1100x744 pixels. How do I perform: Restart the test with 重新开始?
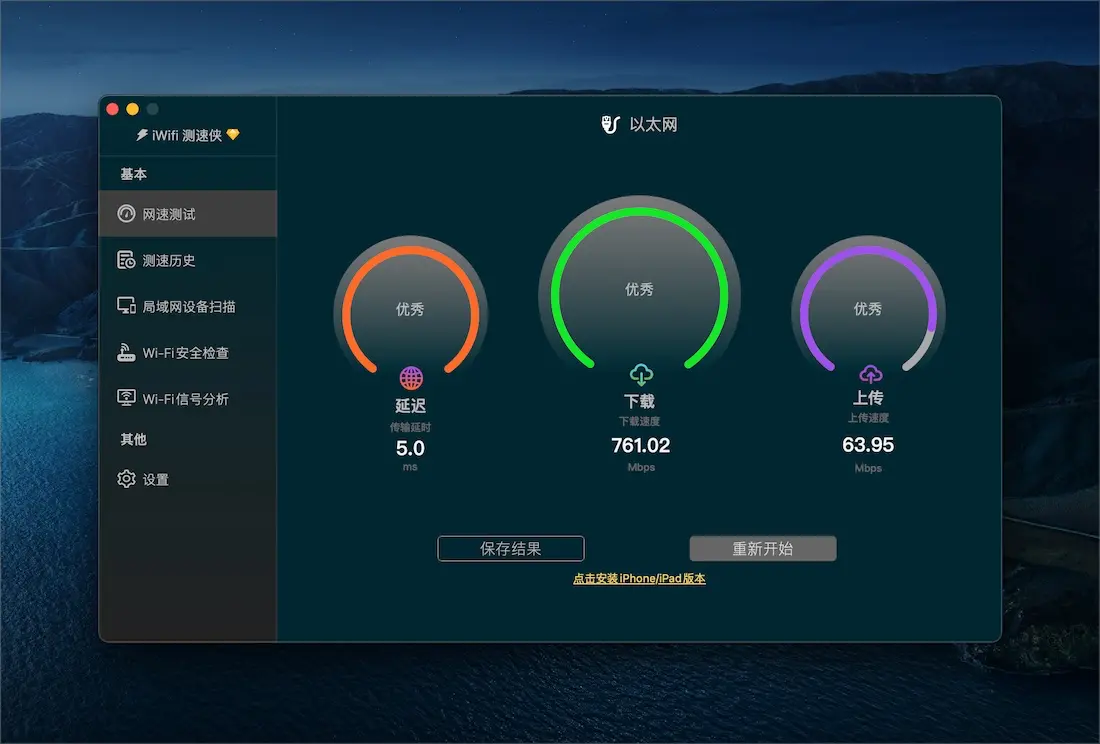tap(763, 549)
